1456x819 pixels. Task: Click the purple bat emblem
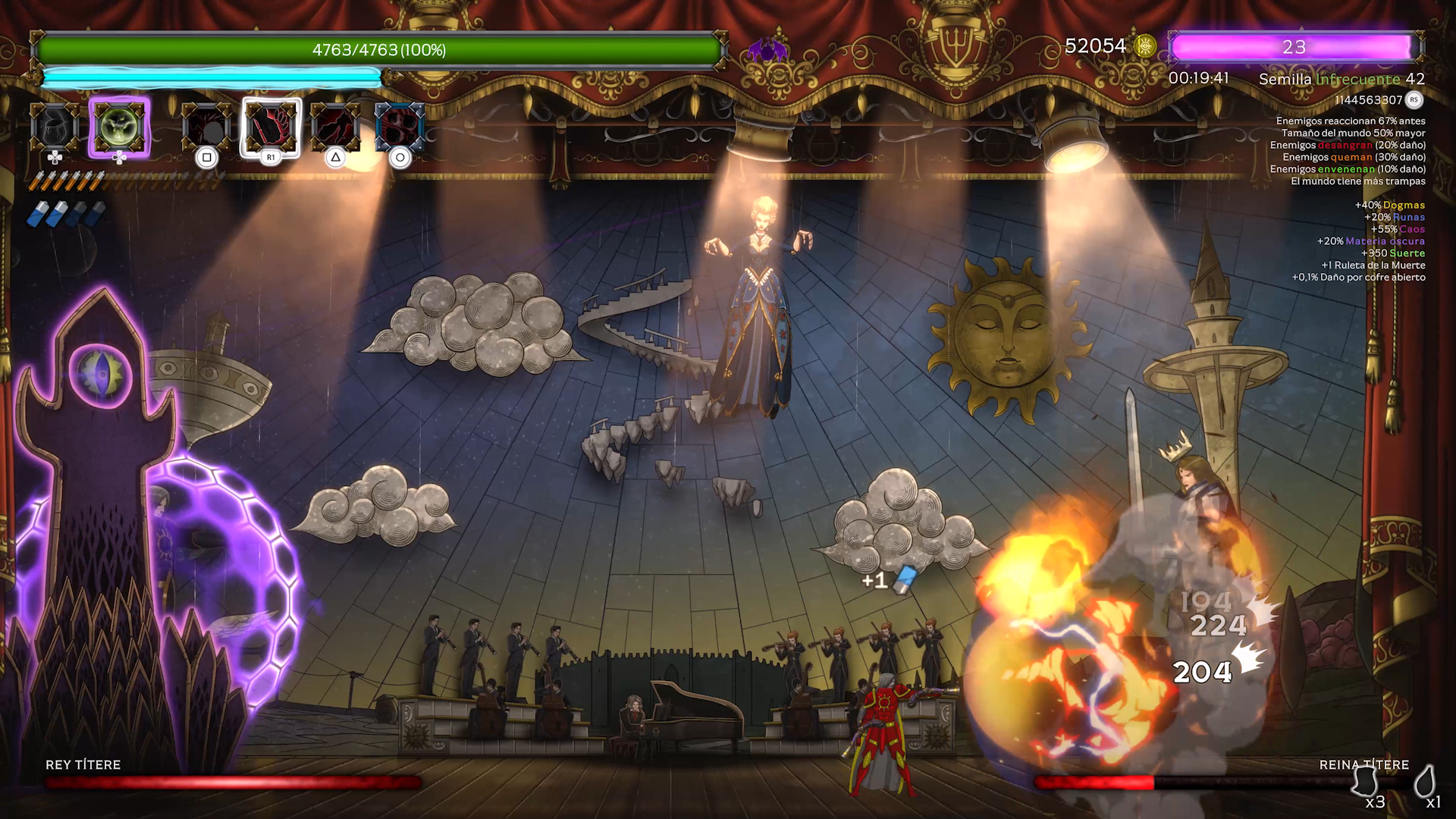767,50
